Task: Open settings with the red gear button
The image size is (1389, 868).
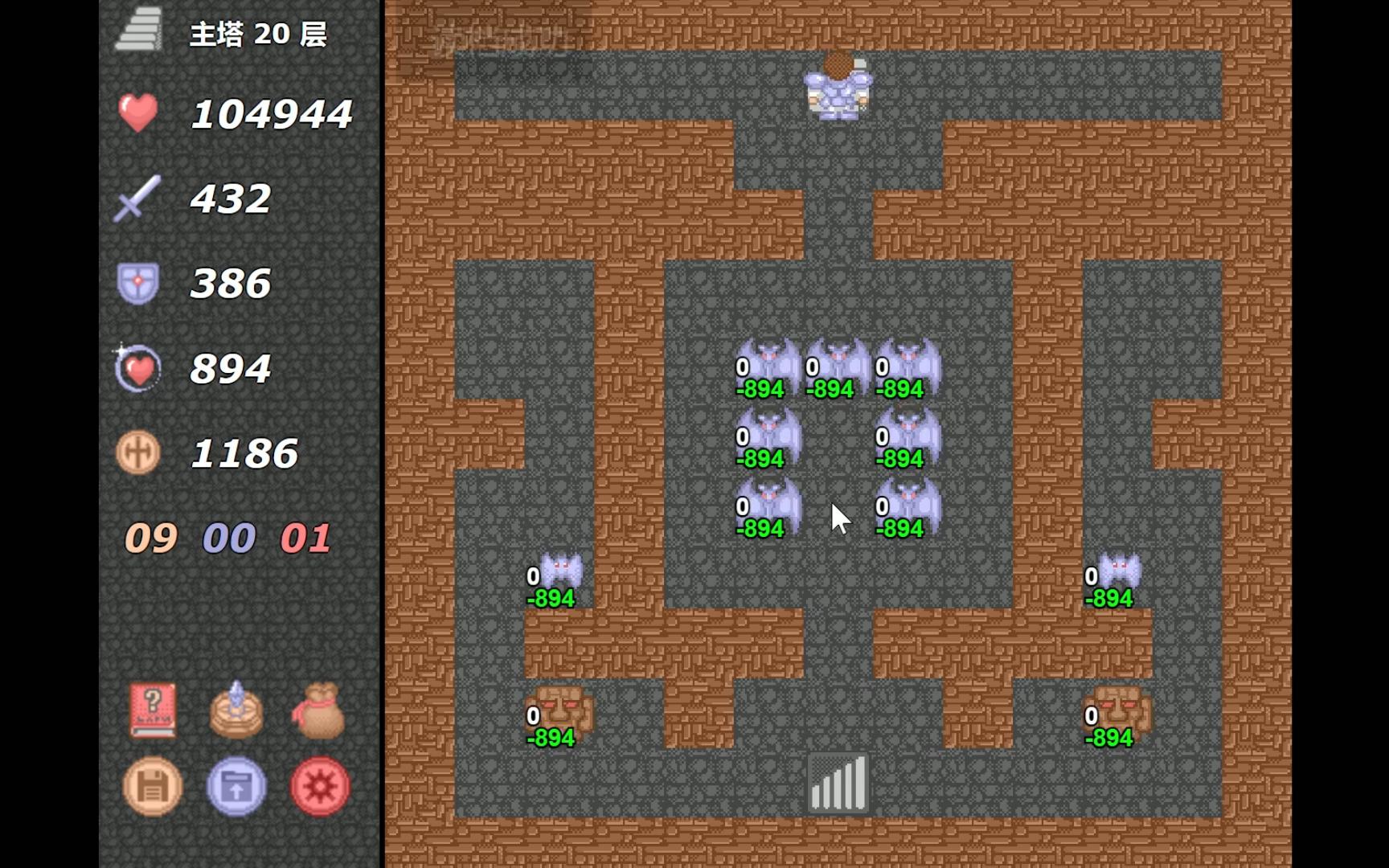Action: pos(319,787)
